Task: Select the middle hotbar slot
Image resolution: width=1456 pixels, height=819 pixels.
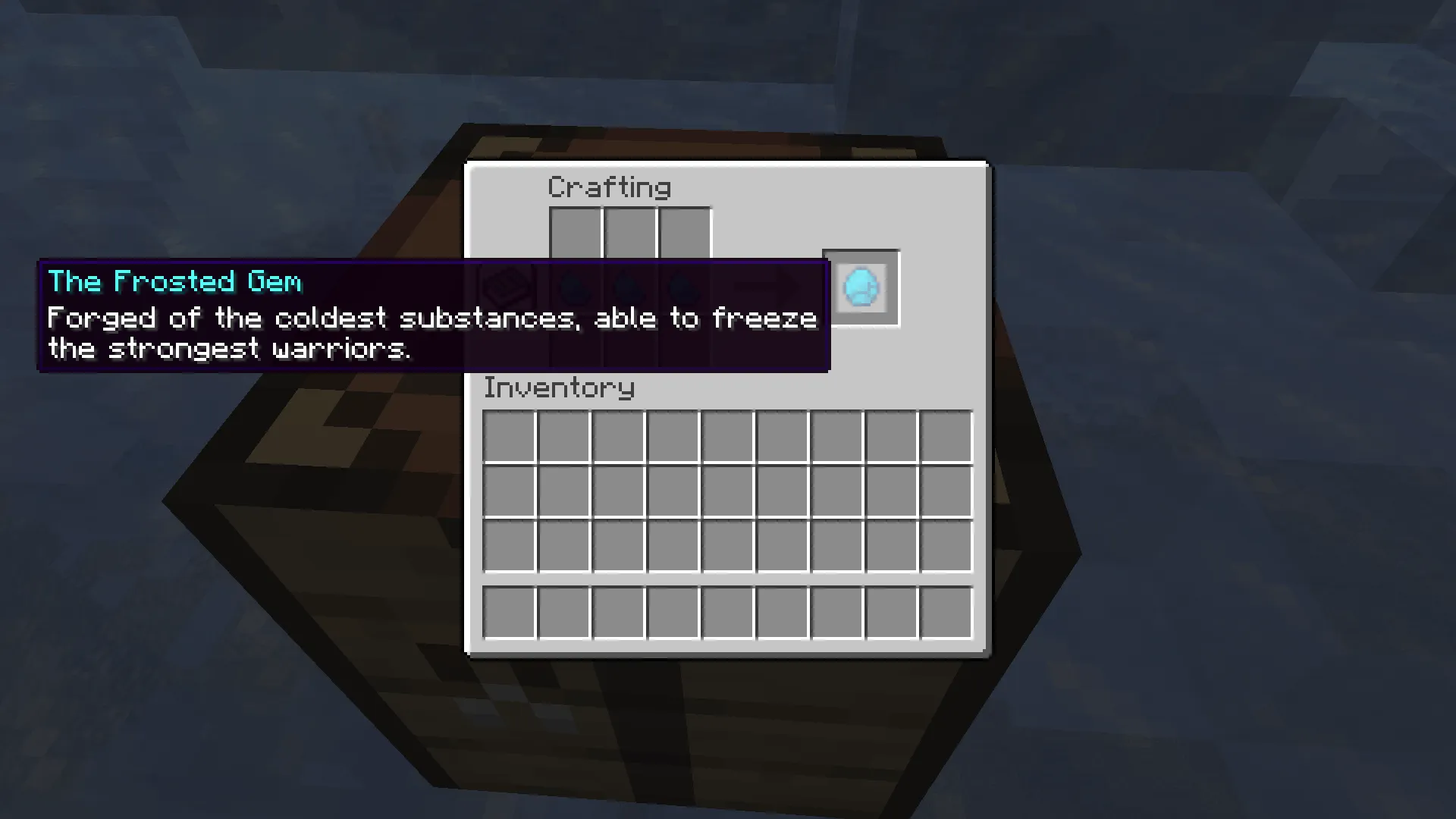Action: tap(727, 611)
